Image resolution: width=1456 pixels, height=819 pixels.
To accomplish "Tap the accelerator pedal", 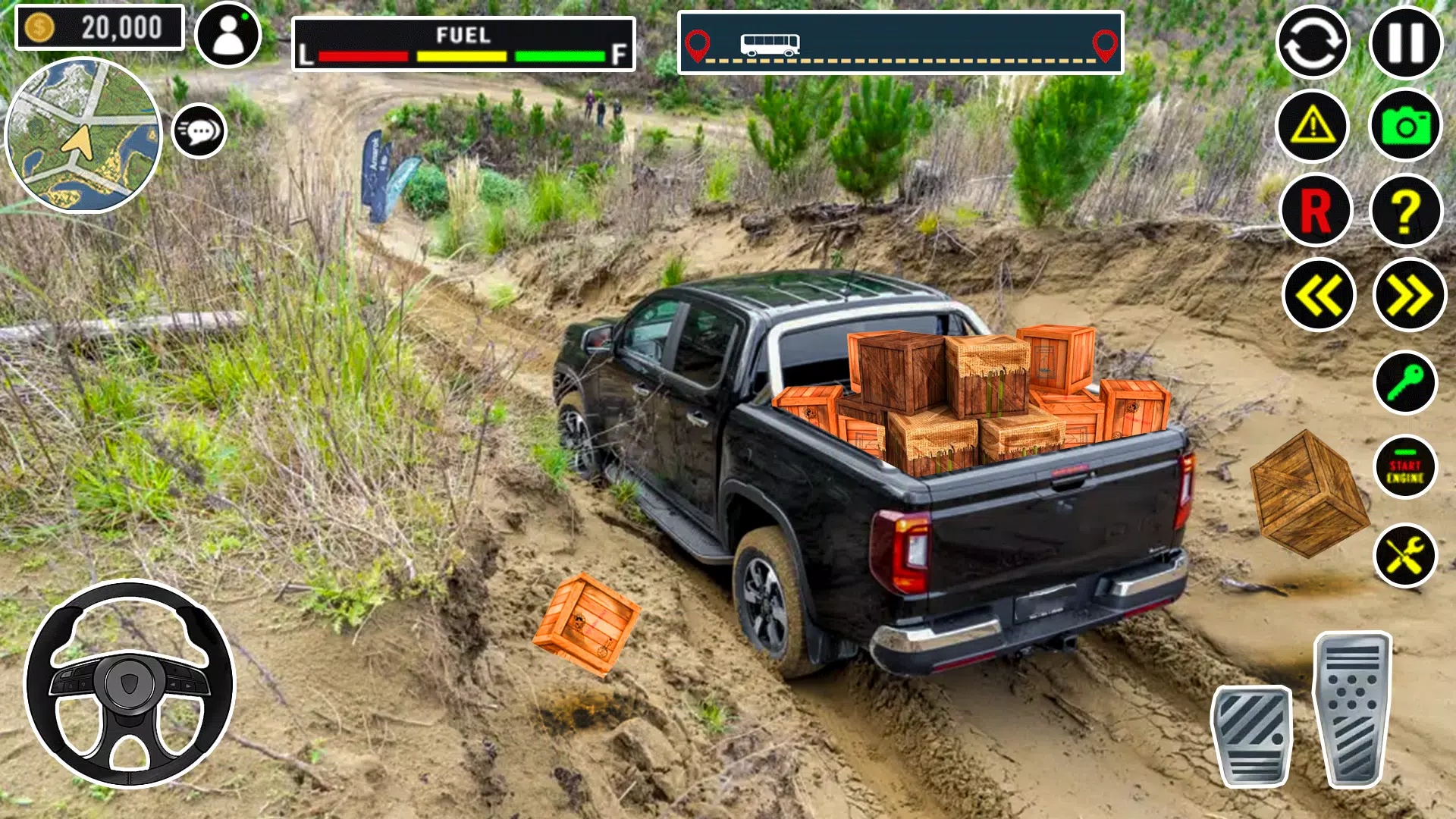I will (1354, 709).
